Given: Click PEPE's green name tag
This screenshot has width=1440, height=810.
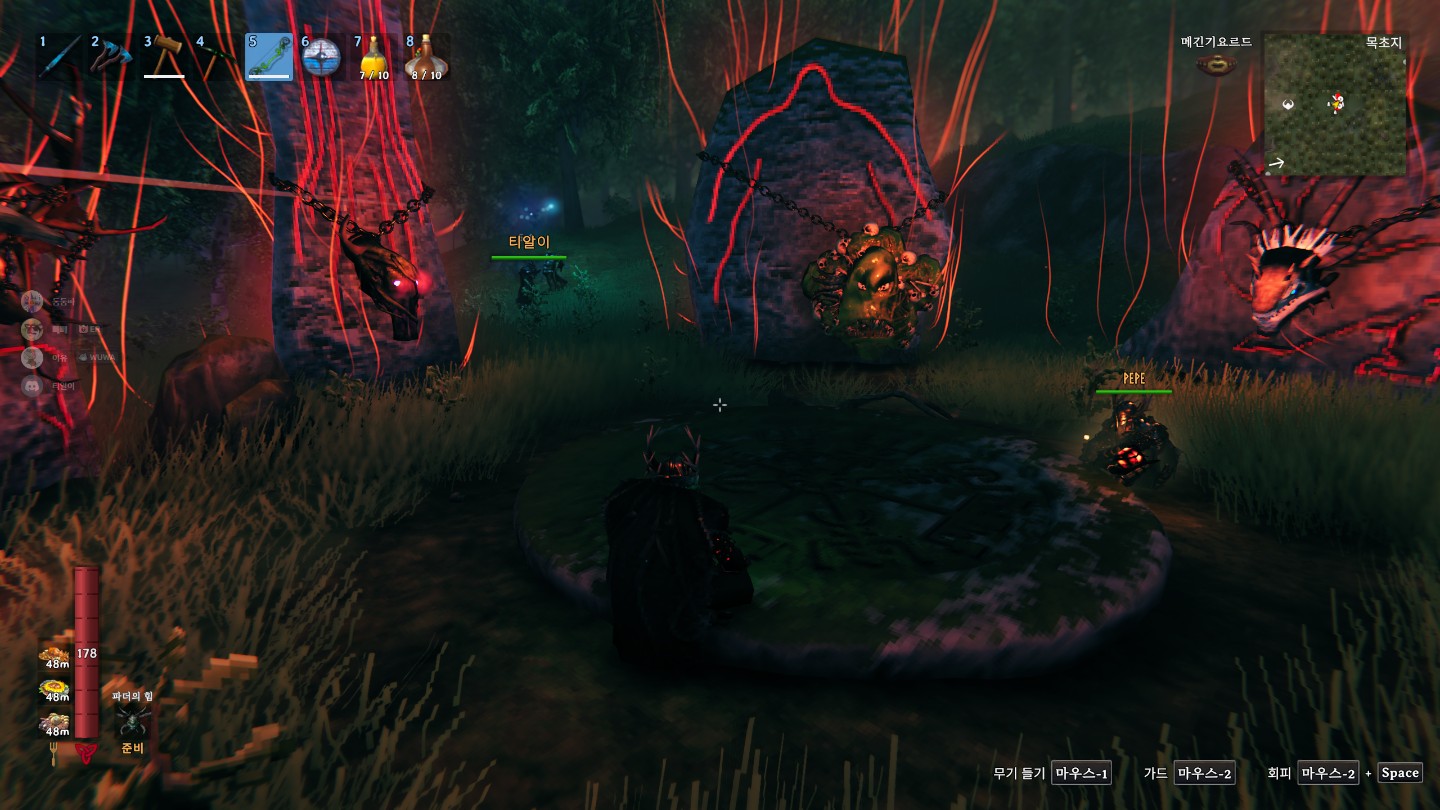Looking at the screenshot, I should [1132, 378].
